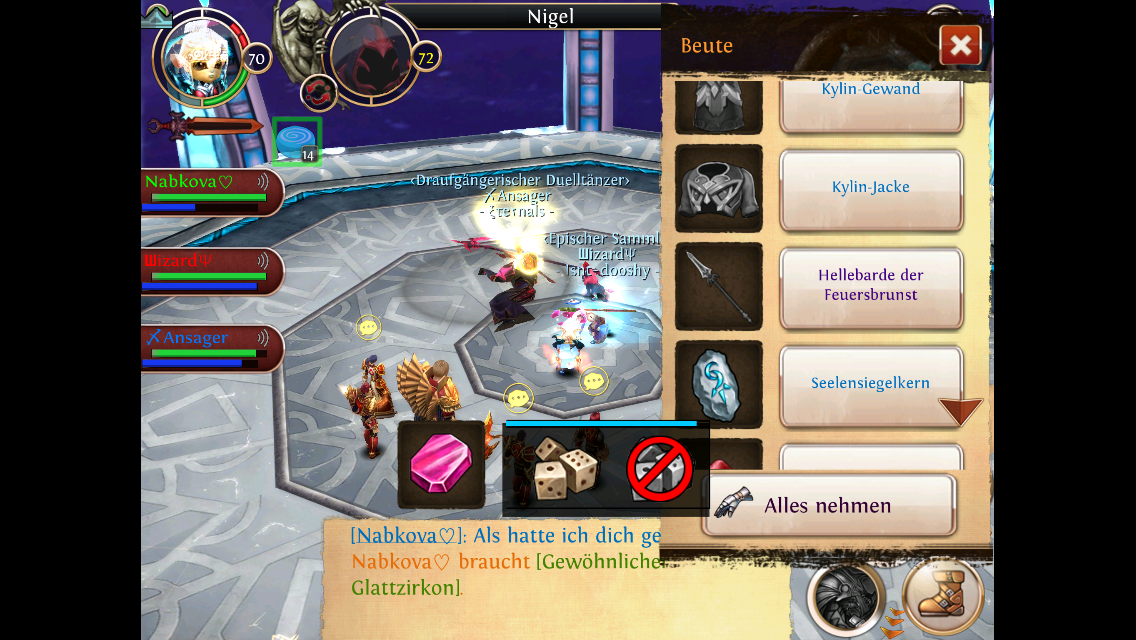This screenshot has height=640, width=1136.
Task: Take the Hellebarde der Feuersbrunst
Action: (871, 286)
